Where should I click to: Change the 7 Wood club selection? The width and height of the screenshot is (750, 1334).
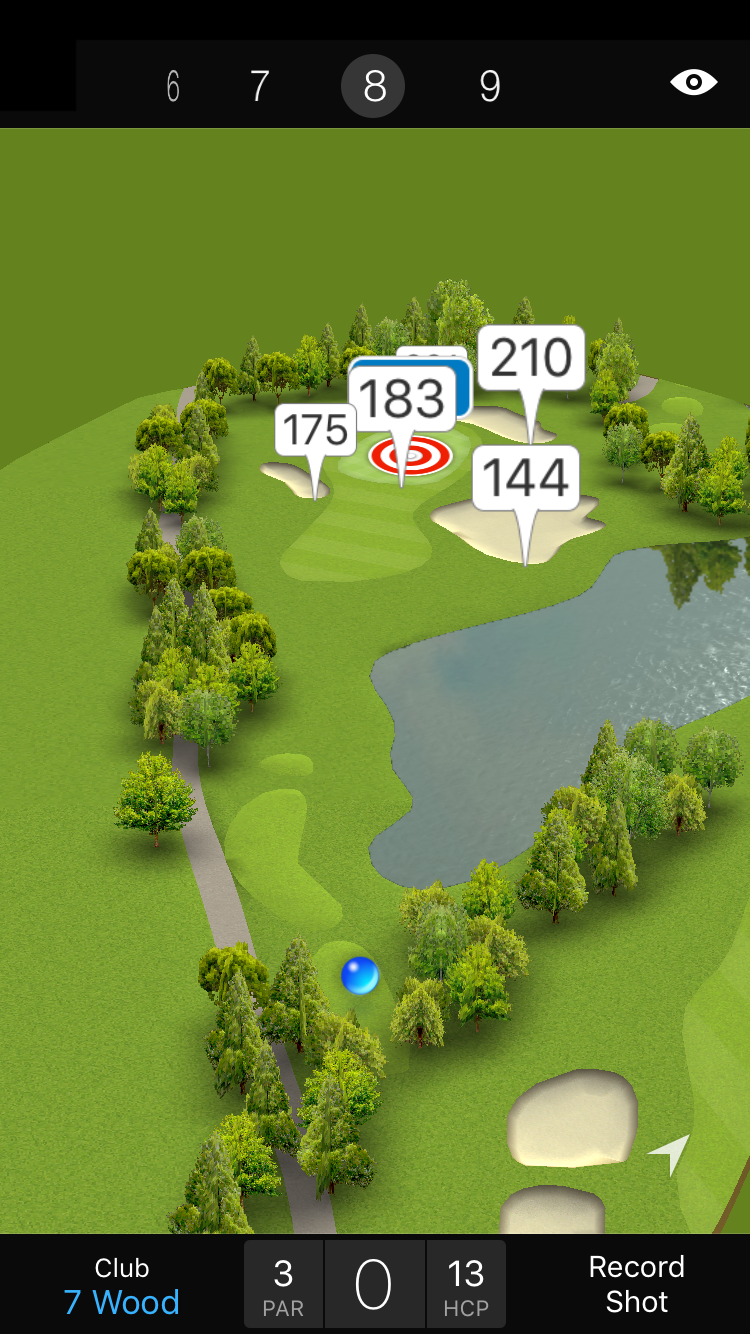pyautogui.click(x=122, y=1286)
